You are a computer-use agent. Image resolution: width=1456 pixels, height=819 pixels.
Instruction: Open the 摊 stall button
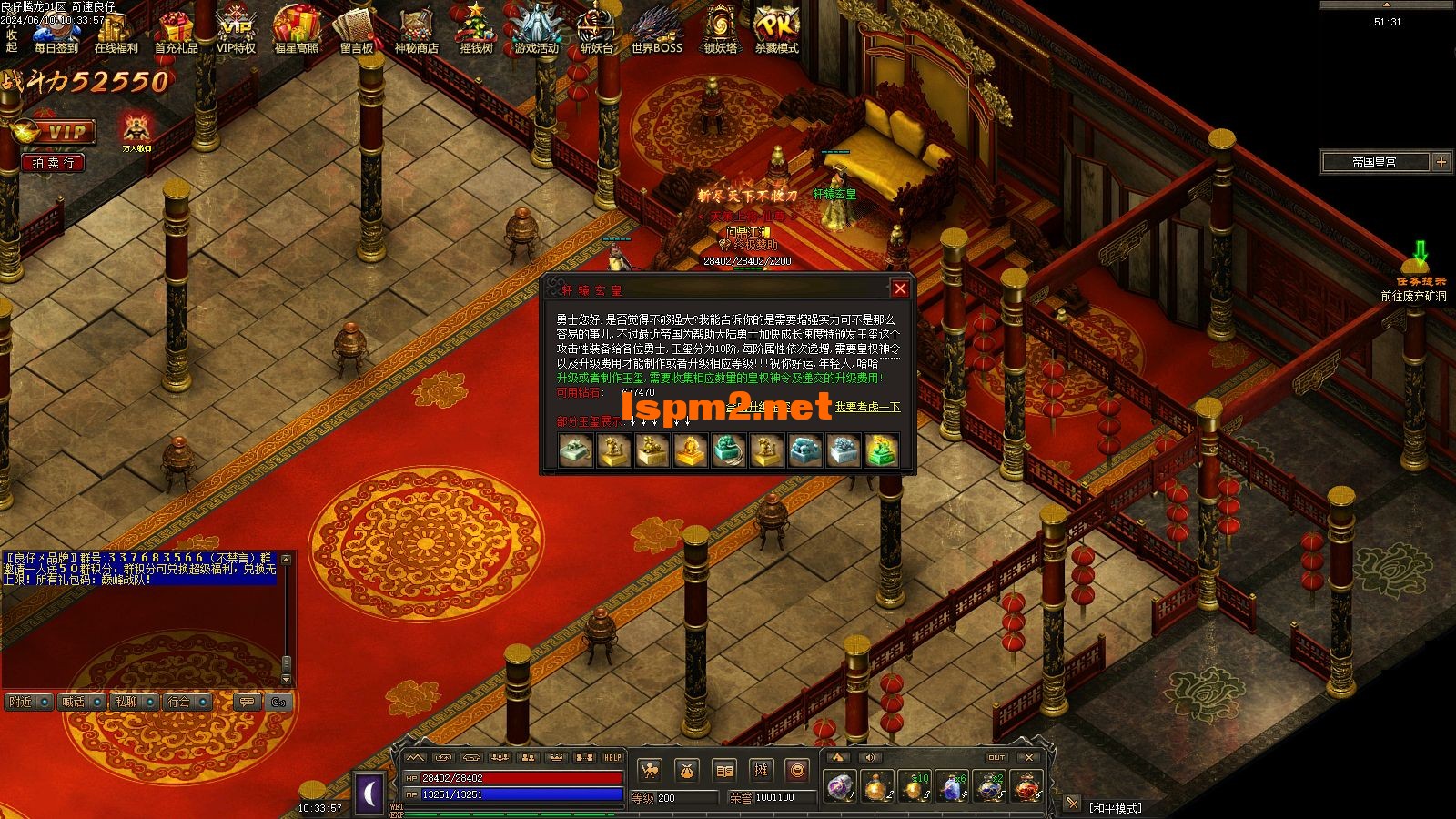pyautogui.click(x=760, y=771)
